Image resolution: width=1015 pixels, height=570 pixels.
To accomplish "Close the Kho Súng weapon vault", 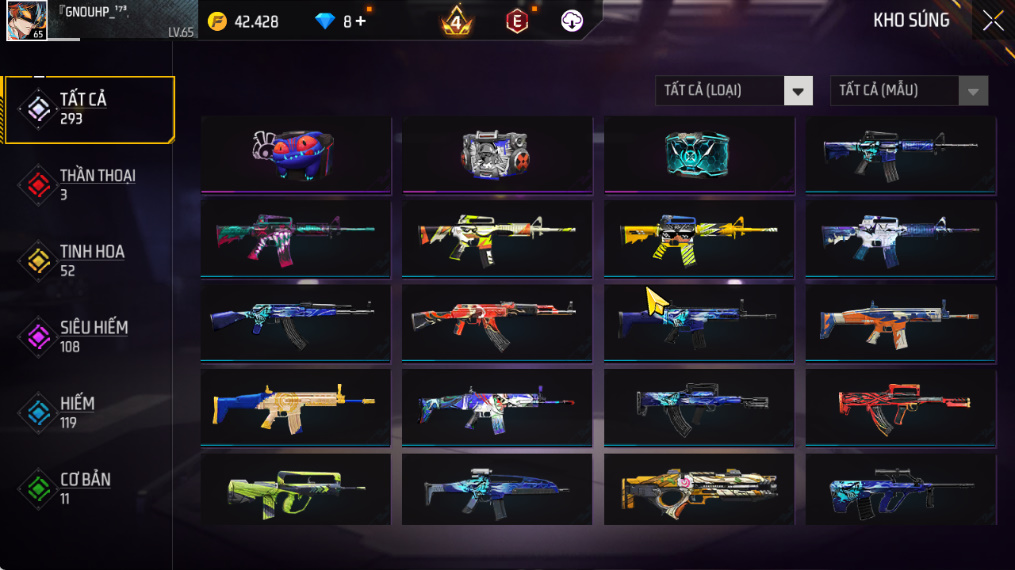I will point(991,21).
